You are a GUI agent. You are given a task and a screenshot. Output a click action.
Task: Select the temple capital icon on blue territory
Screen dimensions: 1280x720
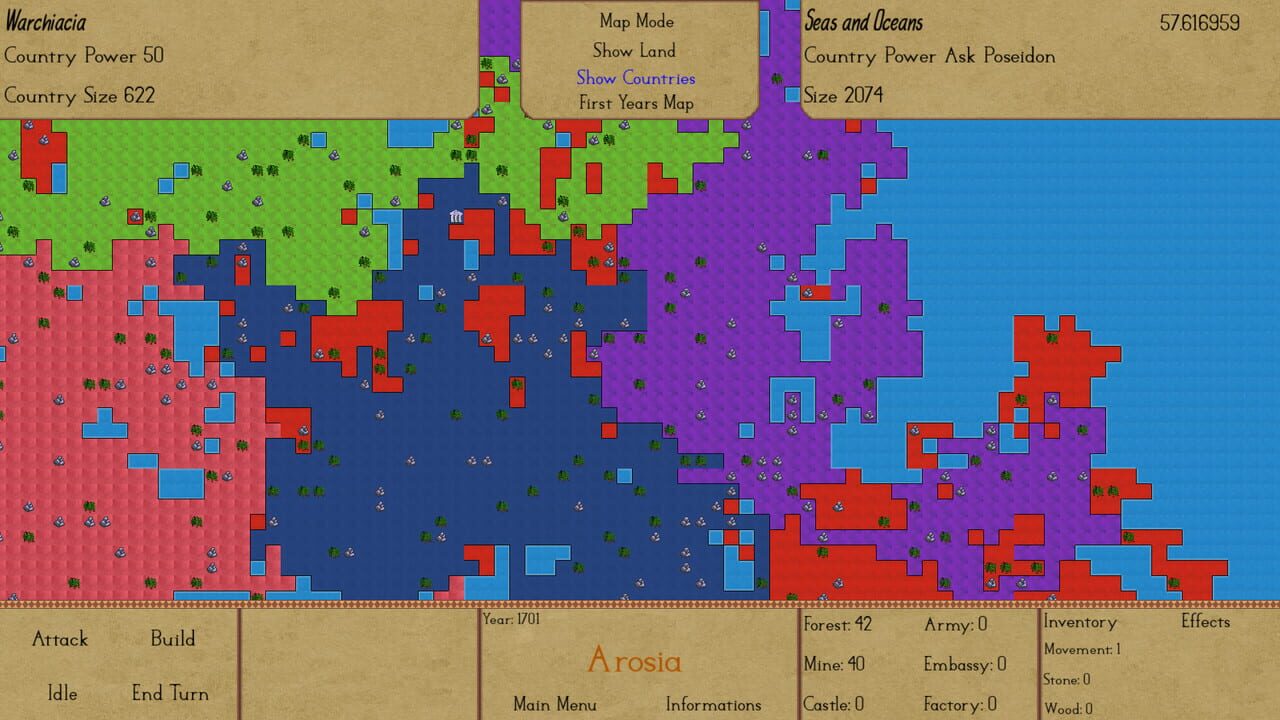tap(456, 216)
